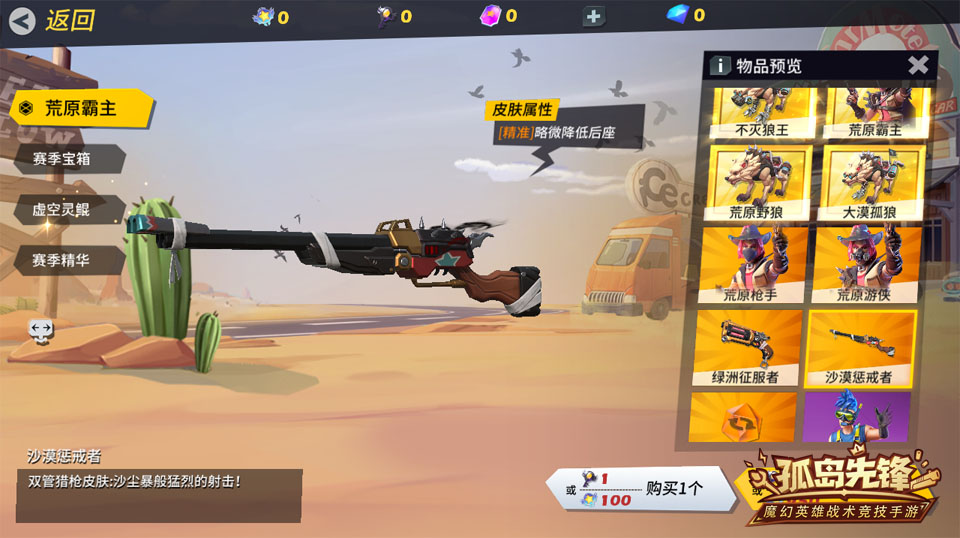
Task: Toggle the skull rotate-view icon
Action: [41, 329]
